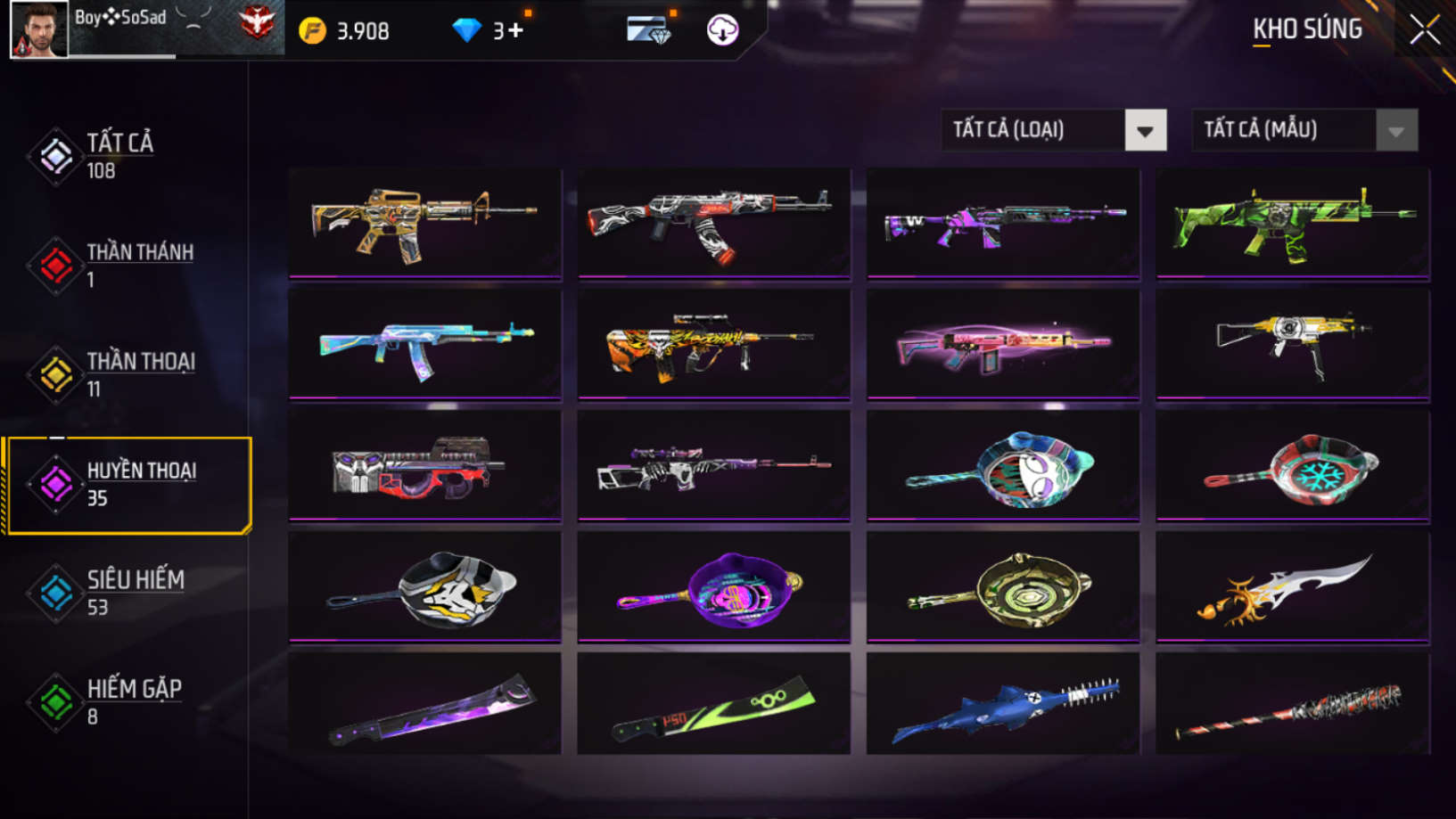The width and height of the screenshot is (1456, 819).
Task: Select the purple neon frying pan skin
Action: (x=713, y=586)
